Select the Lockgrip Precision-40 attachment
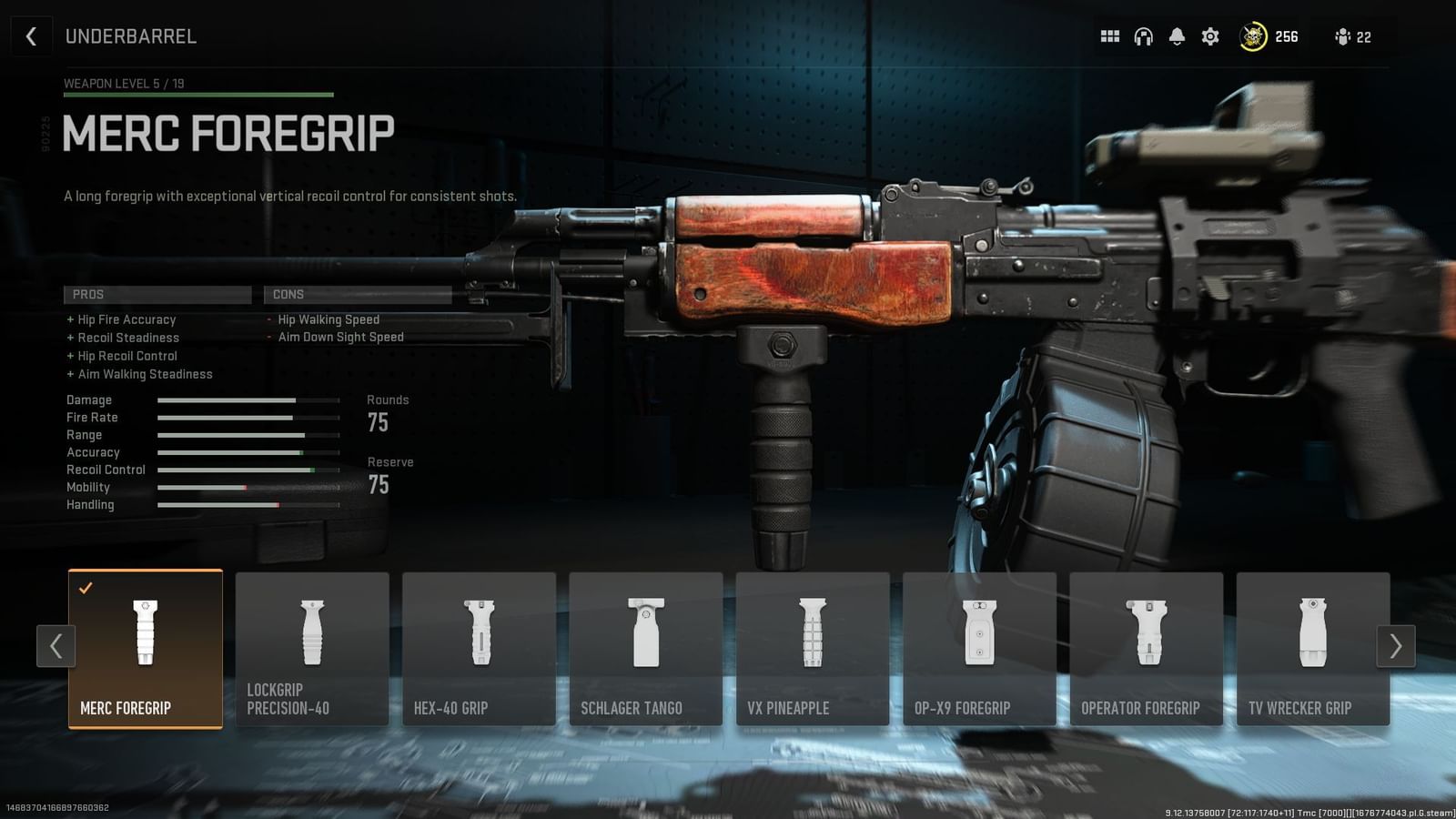Screen dimensions: 1456x819 [311, 648]
